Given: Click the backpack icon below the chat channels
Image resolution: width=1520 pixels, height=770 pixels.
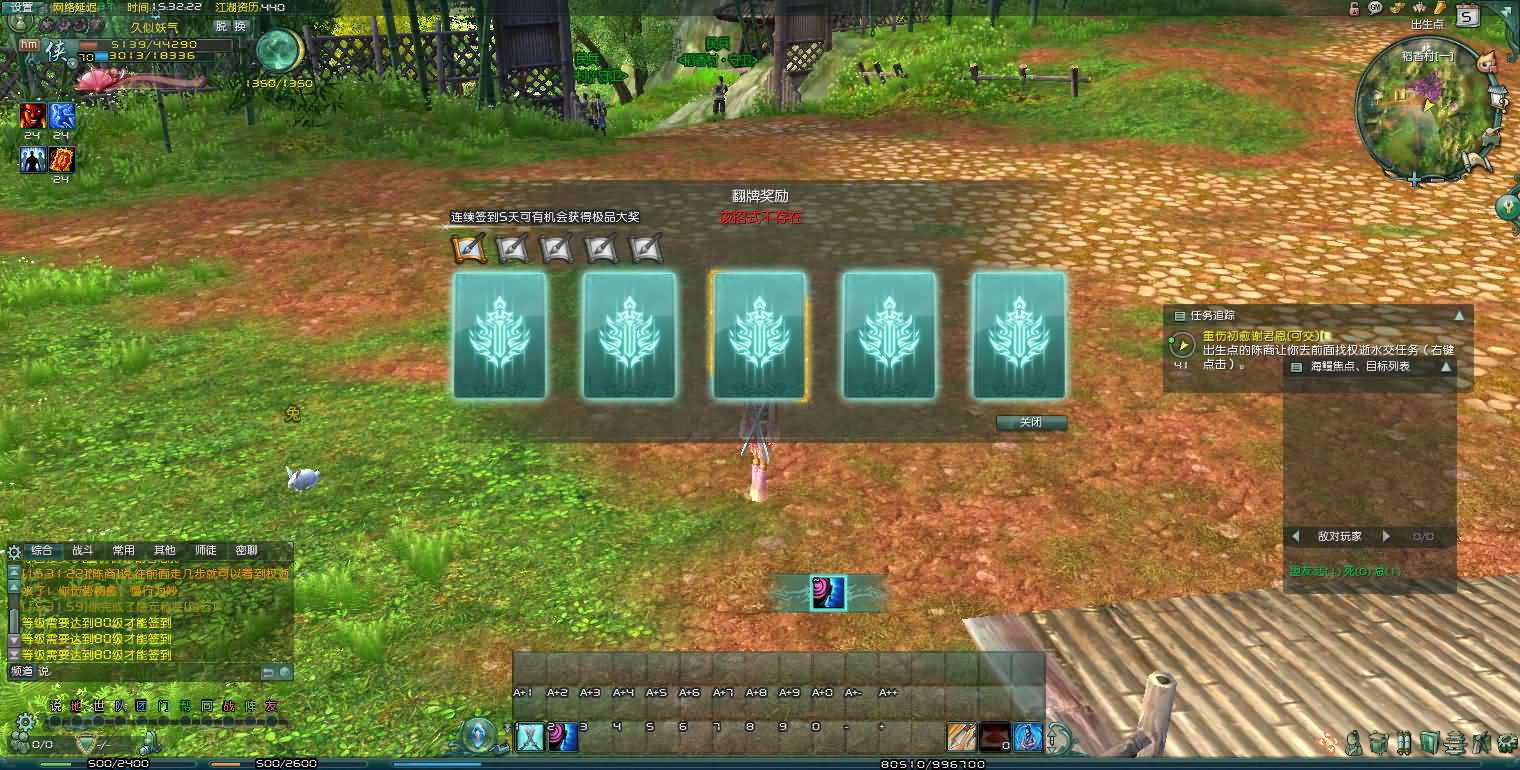Looking at the screenshot, I should pos(150,744).
